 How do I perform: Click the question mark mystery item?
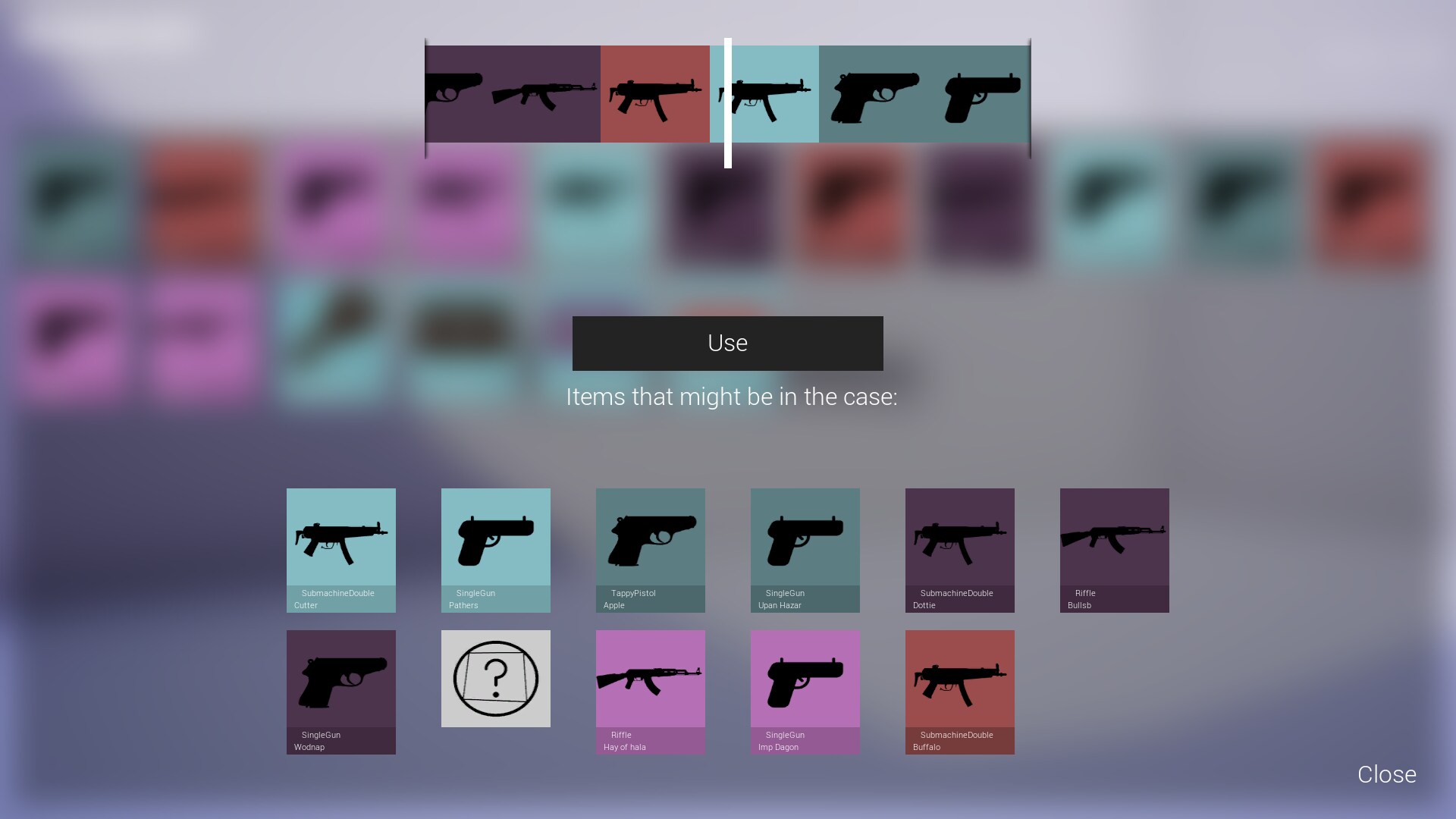(x=495, y=677)
